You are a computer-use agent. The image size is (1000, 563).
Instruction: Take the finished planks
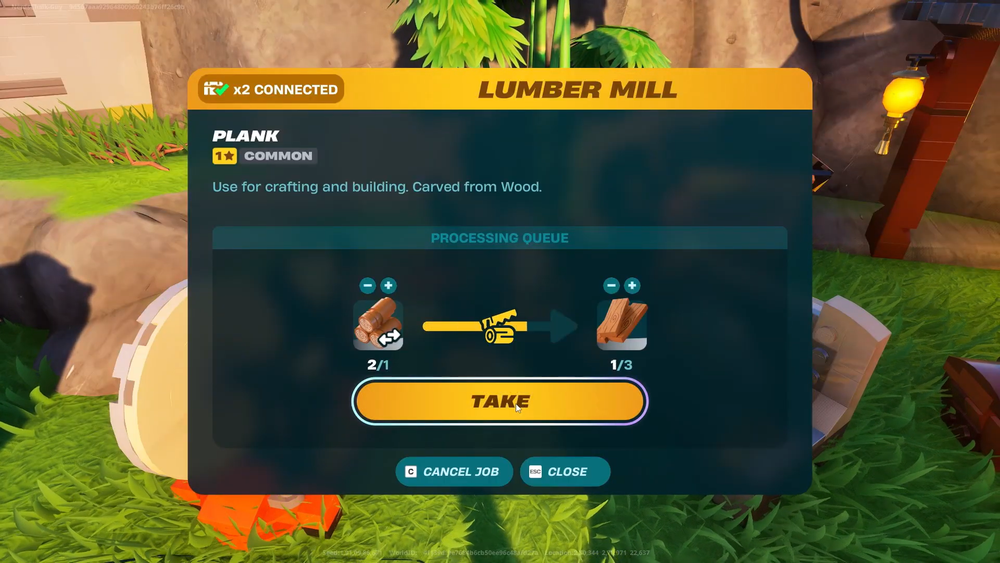tap(500, 402)
